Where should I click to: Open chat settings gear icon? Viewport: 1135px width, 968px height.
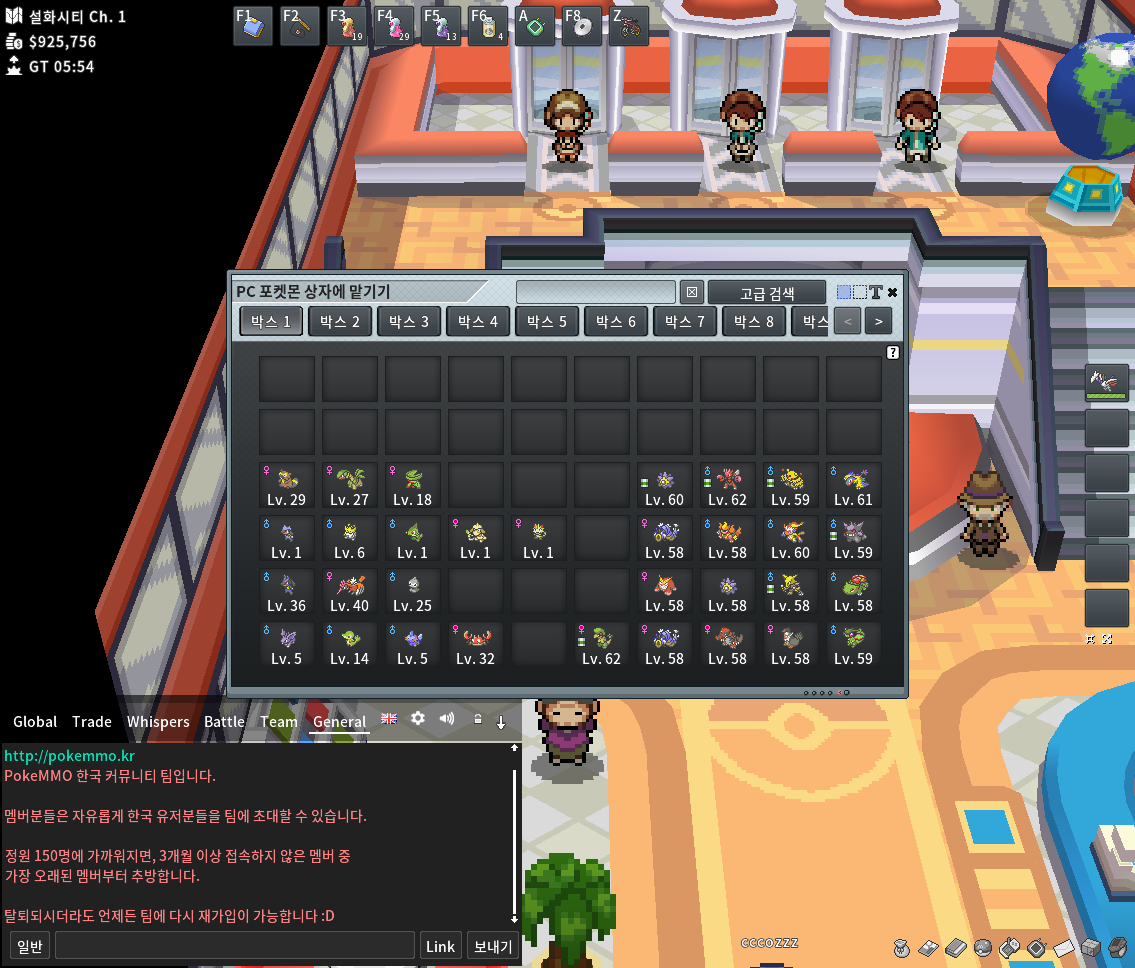[x=418, y=719]
